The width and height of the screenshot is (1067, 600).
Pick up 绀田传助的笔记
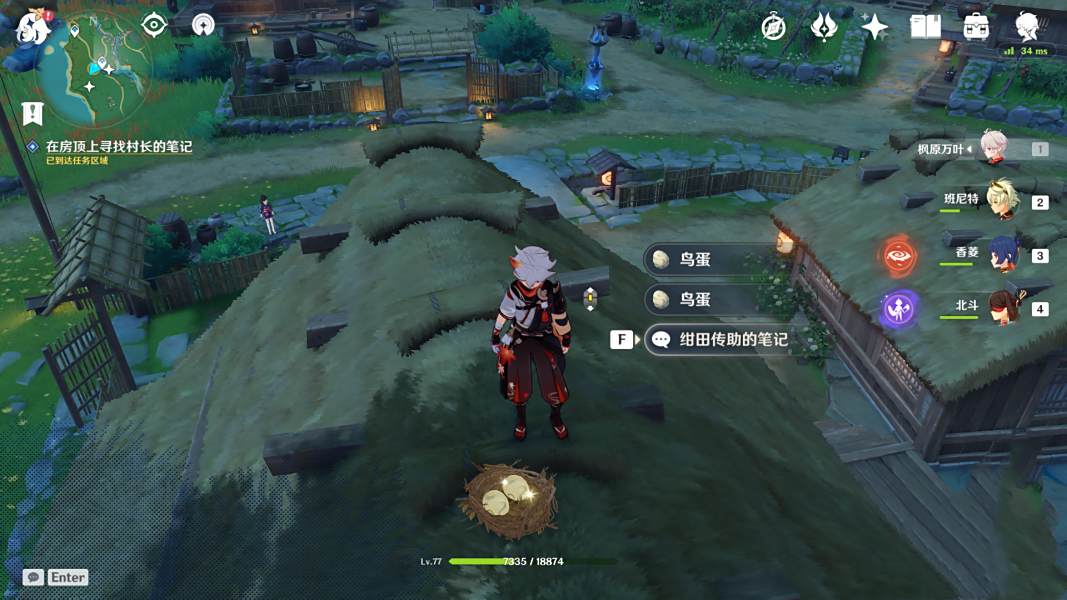734,339
